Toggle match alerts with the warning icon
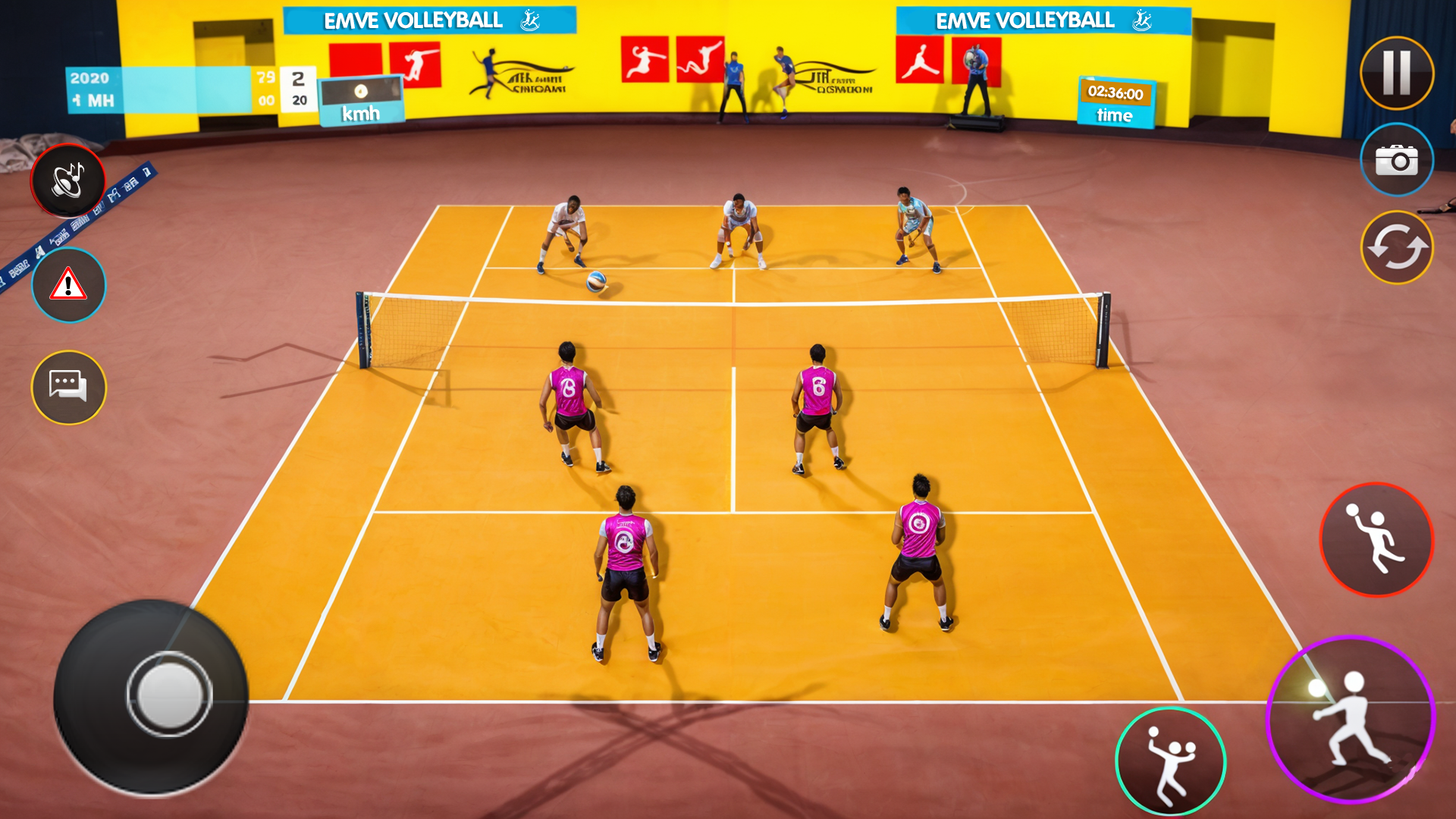The width and height of the screenshot is (1456, 819). (67, 284)
